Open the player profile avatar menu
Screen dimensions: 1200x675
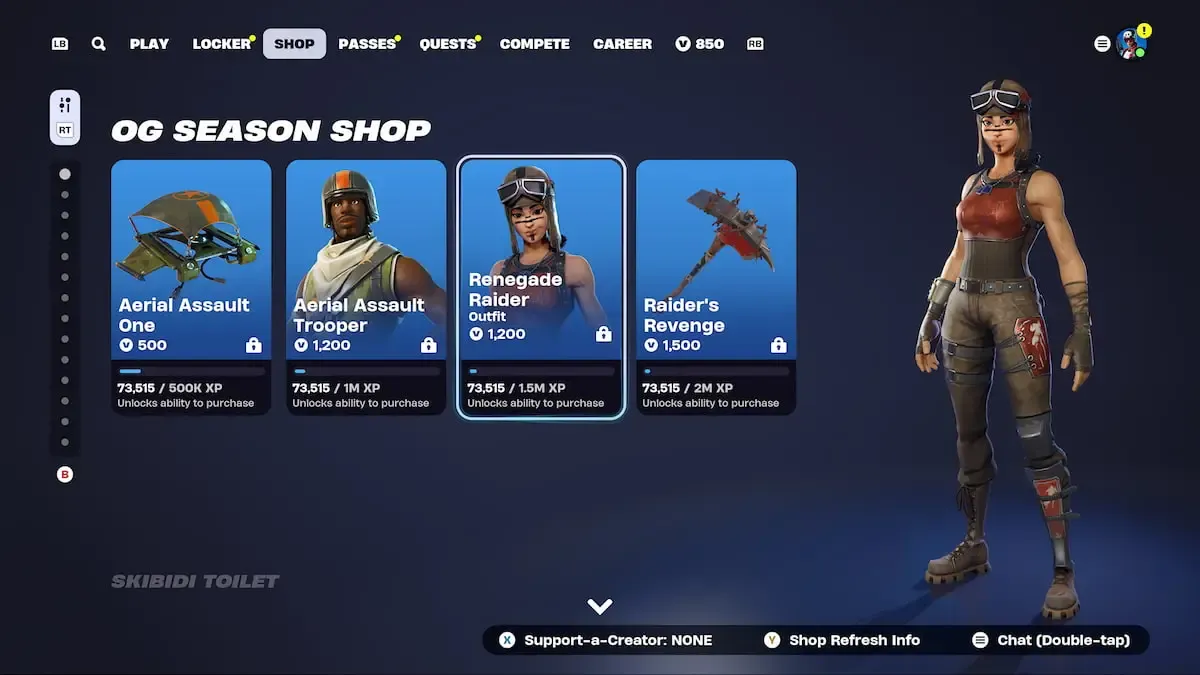coord(1130,44)
